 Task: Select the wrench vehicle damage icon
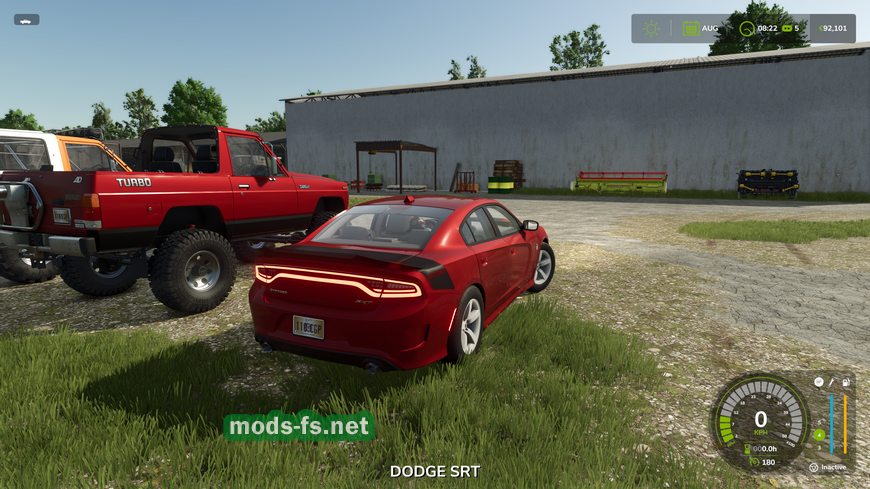pyautogui.click(x=832, y=382)
